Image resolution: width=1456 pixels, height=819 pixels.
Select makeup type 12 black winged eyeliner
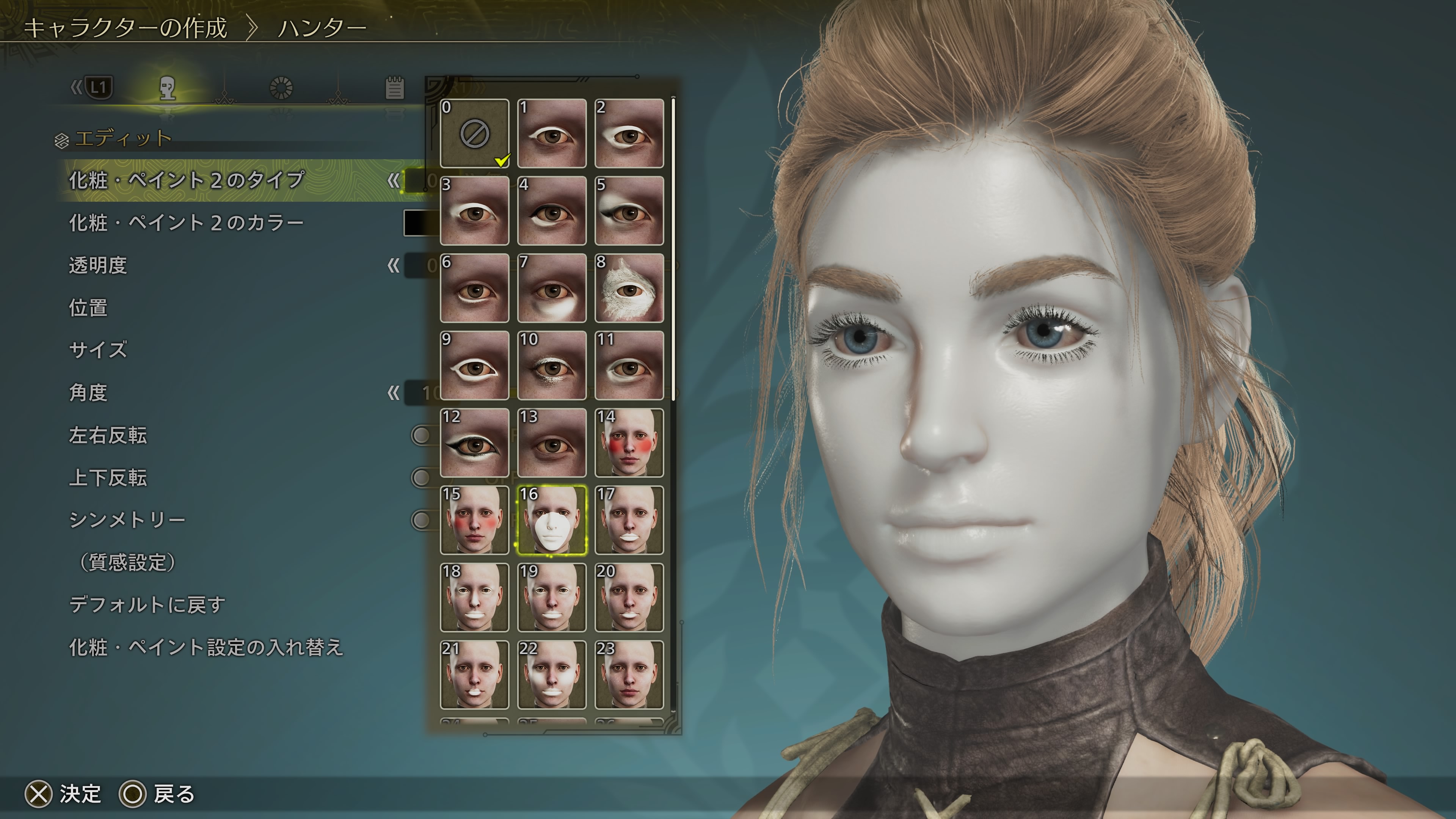[474, 443]
